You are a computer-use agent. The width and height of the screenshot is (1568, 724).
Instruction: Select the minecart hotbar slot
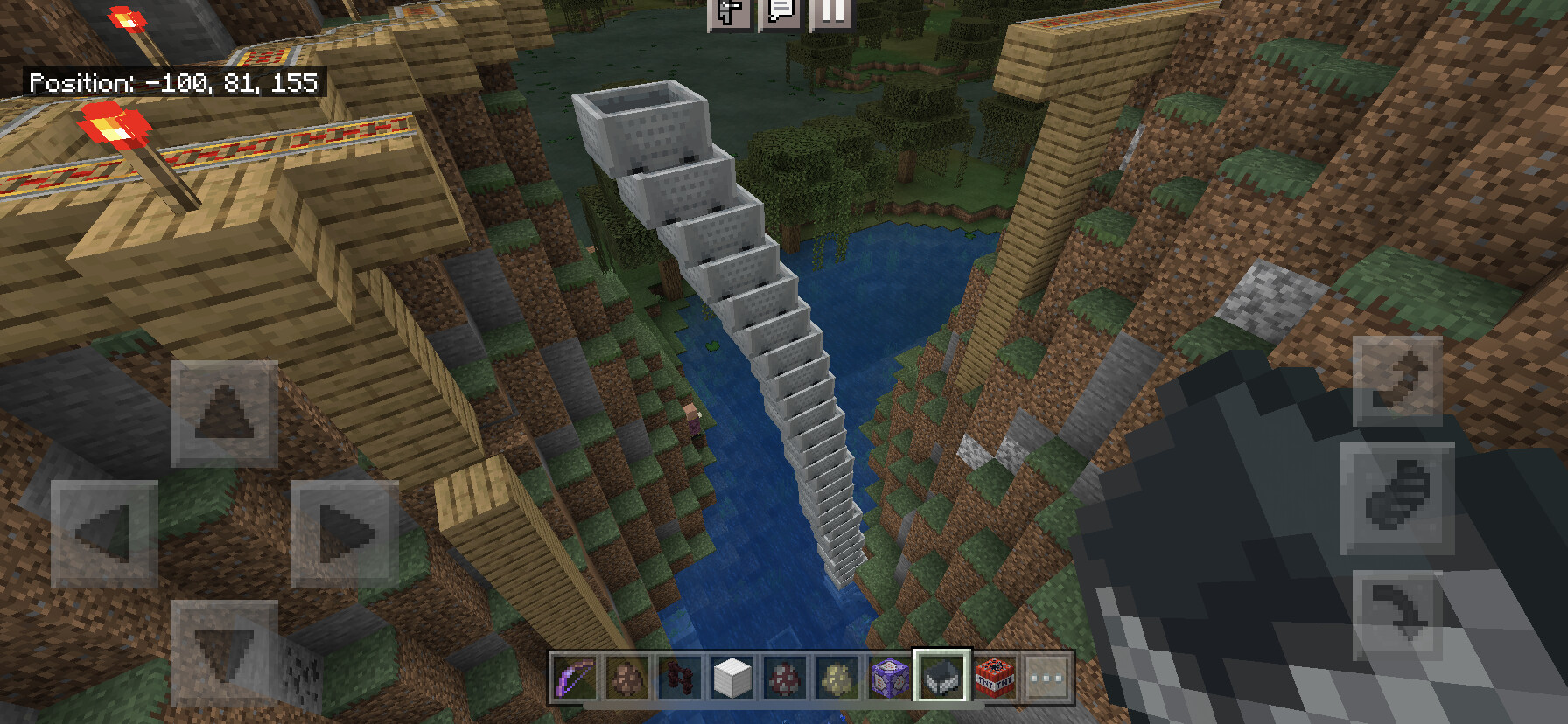(x=941, y=677)
